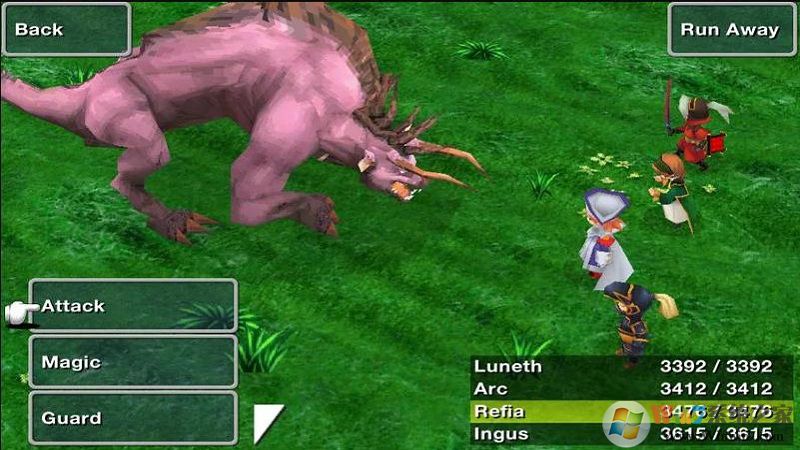
Task: Choose Run Away to flee battle
Action: tap(729, 29)
